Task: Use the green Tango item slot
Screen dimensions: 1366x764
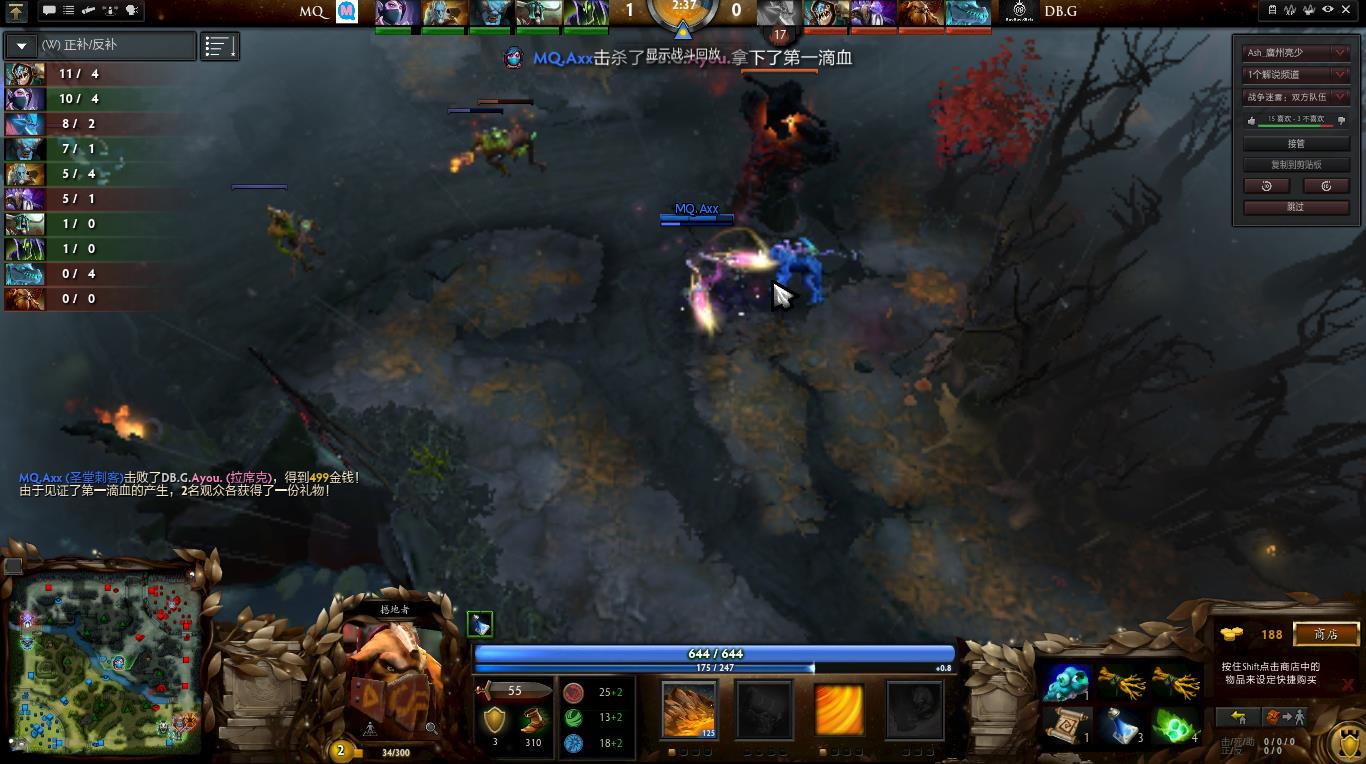Action: click(x=1175, y=726)
